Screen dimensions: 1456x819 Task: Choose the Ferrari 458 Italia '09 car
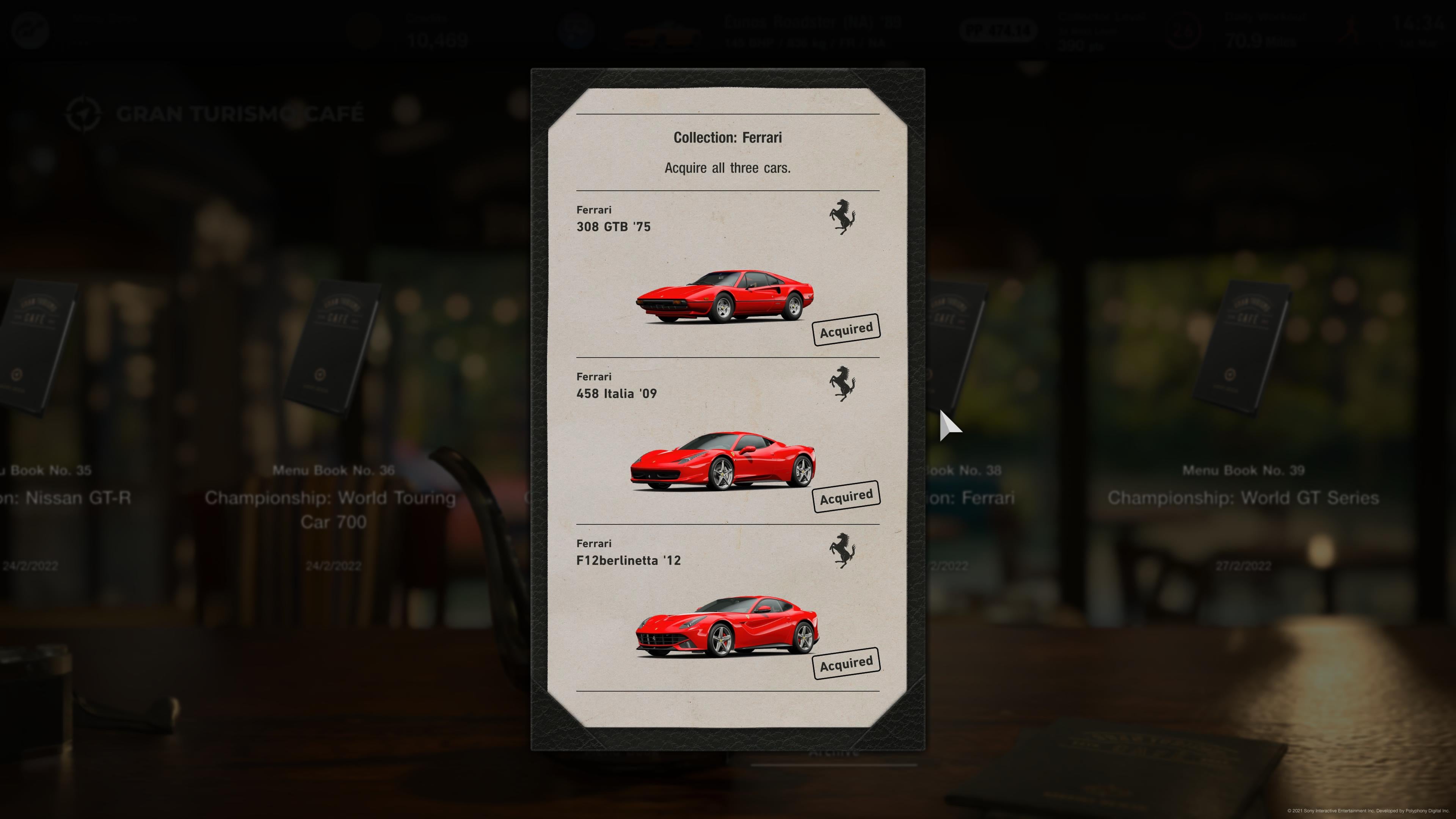tap(723, 461)
